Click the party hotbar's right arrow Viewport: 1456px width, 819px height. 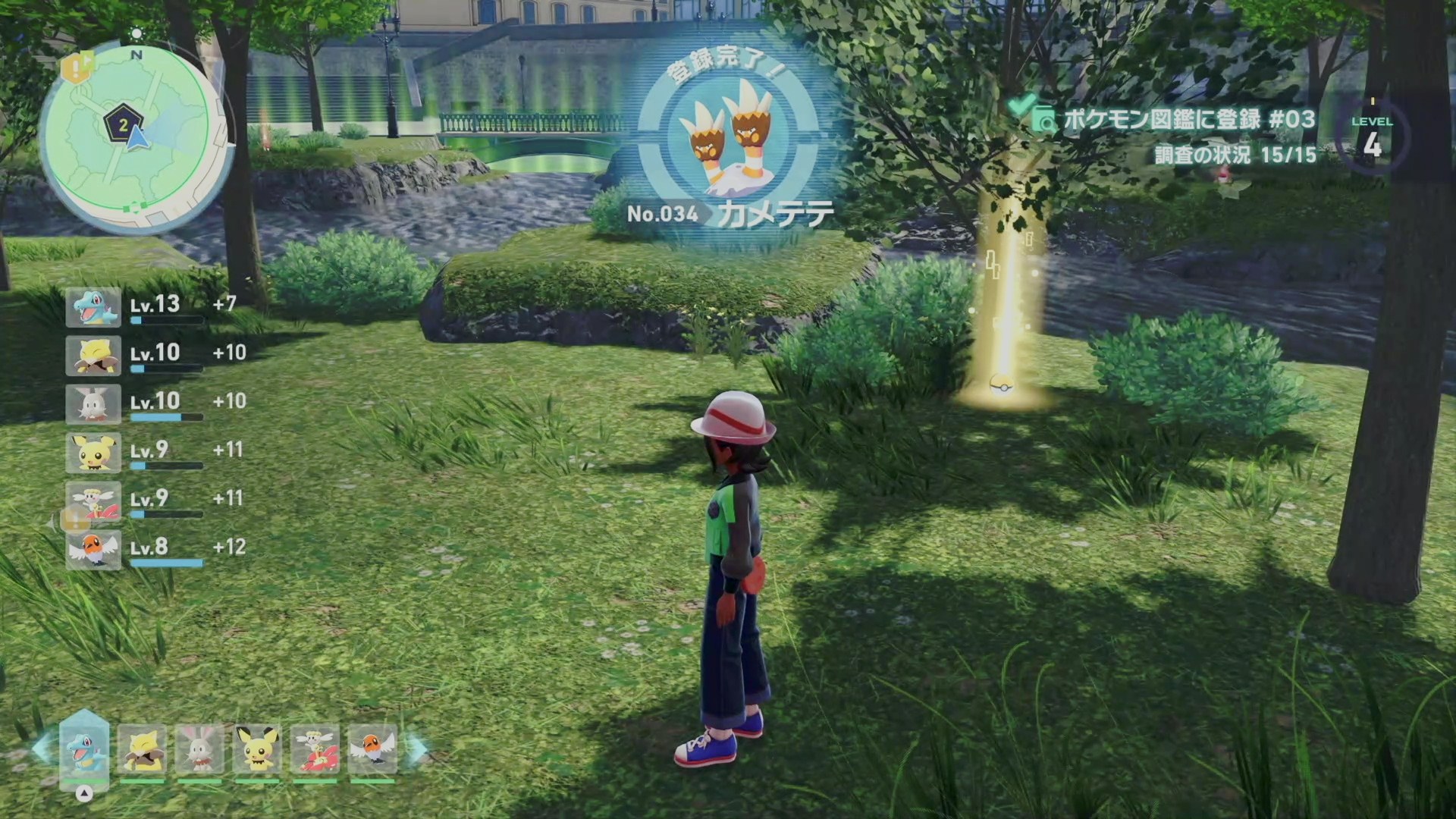pyautogui.click(x=418, y=748)
